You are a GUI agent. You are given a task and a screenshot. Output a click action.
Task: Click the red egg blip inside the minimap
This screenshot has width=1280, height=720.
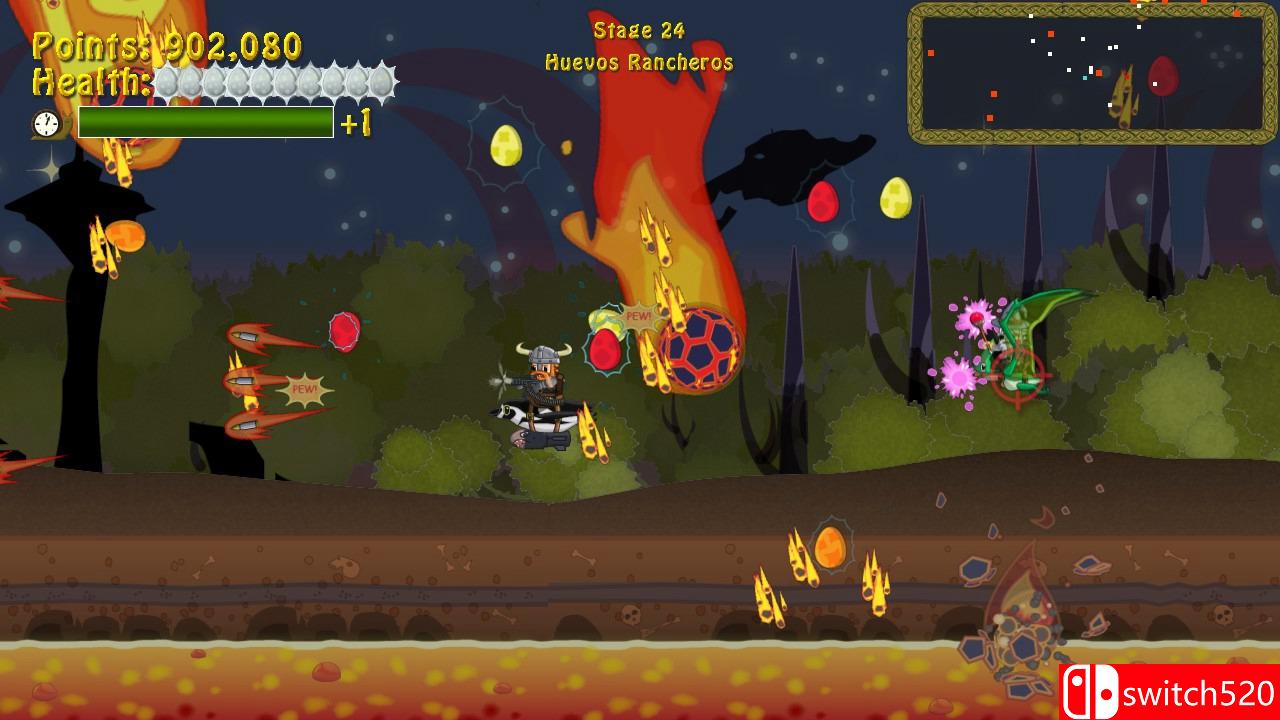1163,75
